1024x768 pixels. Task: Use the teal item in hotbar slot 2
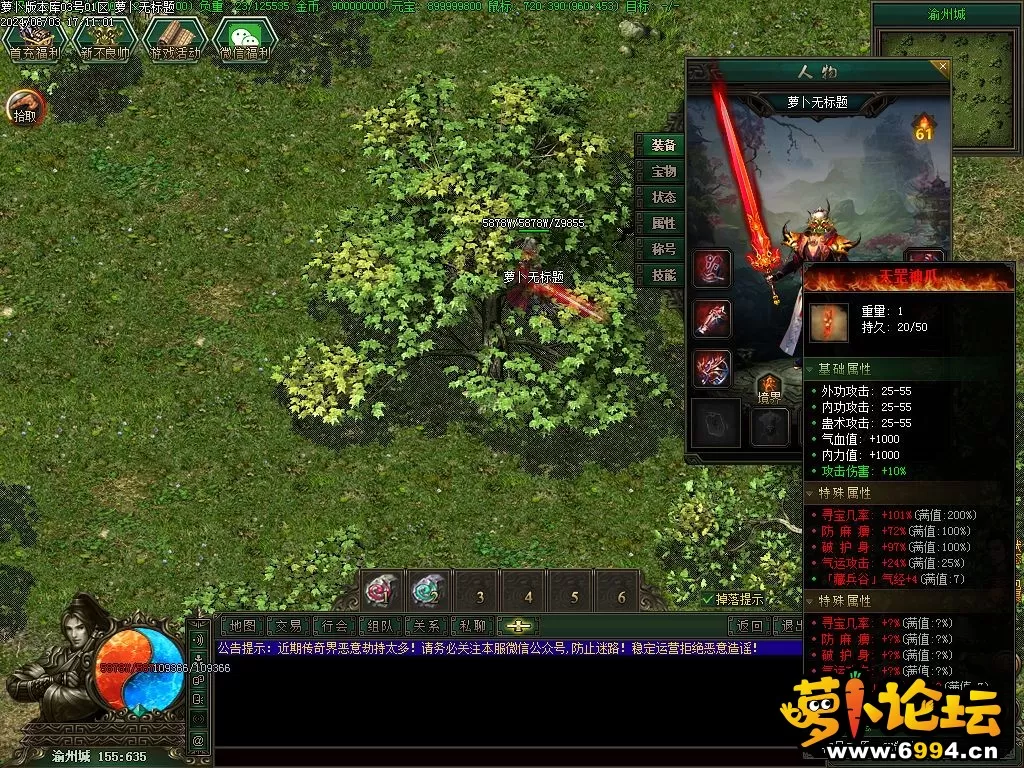(x=429, y=590)
